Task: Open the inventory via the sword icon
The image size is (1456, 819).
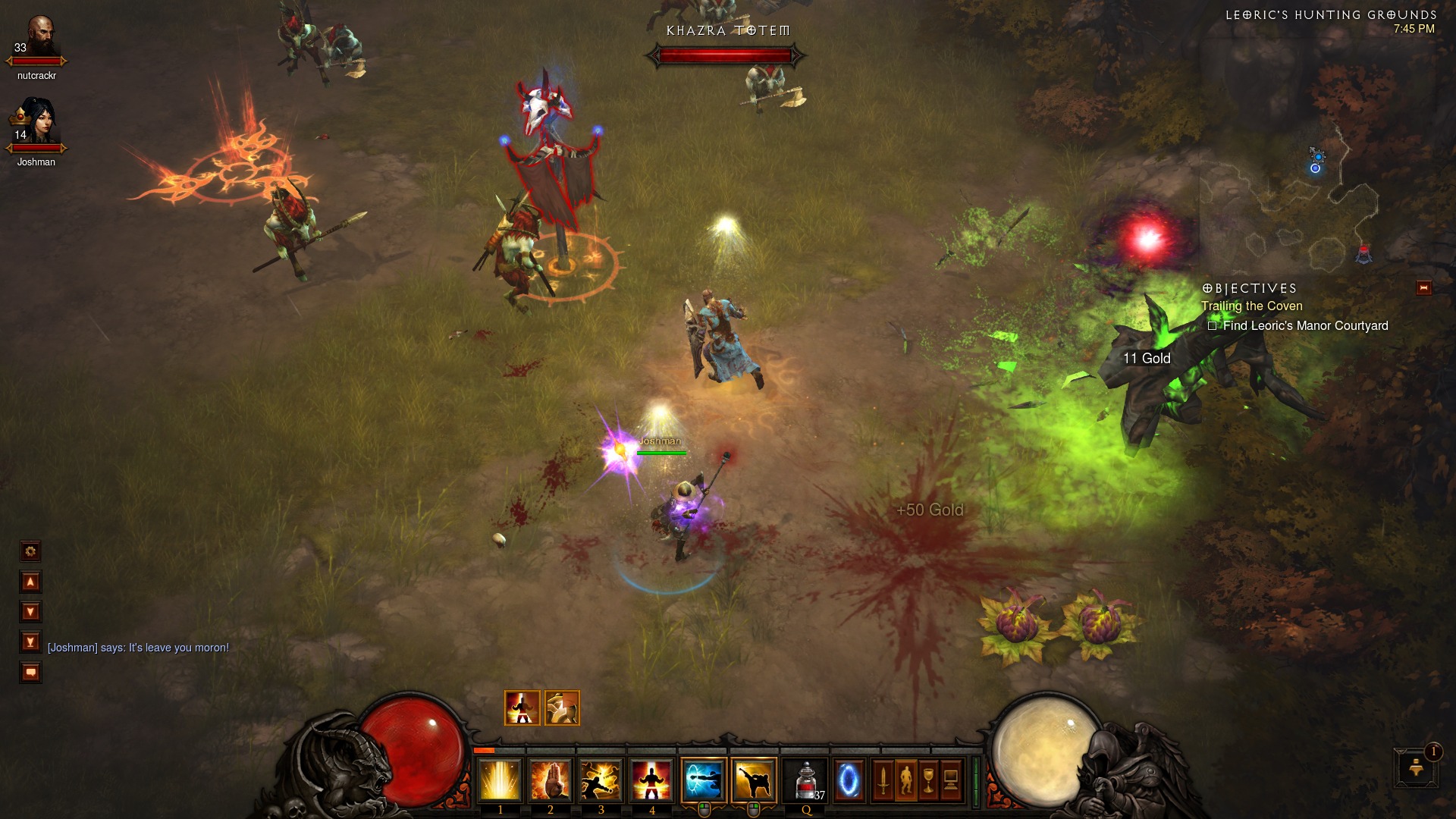Action: coord(883,780)
